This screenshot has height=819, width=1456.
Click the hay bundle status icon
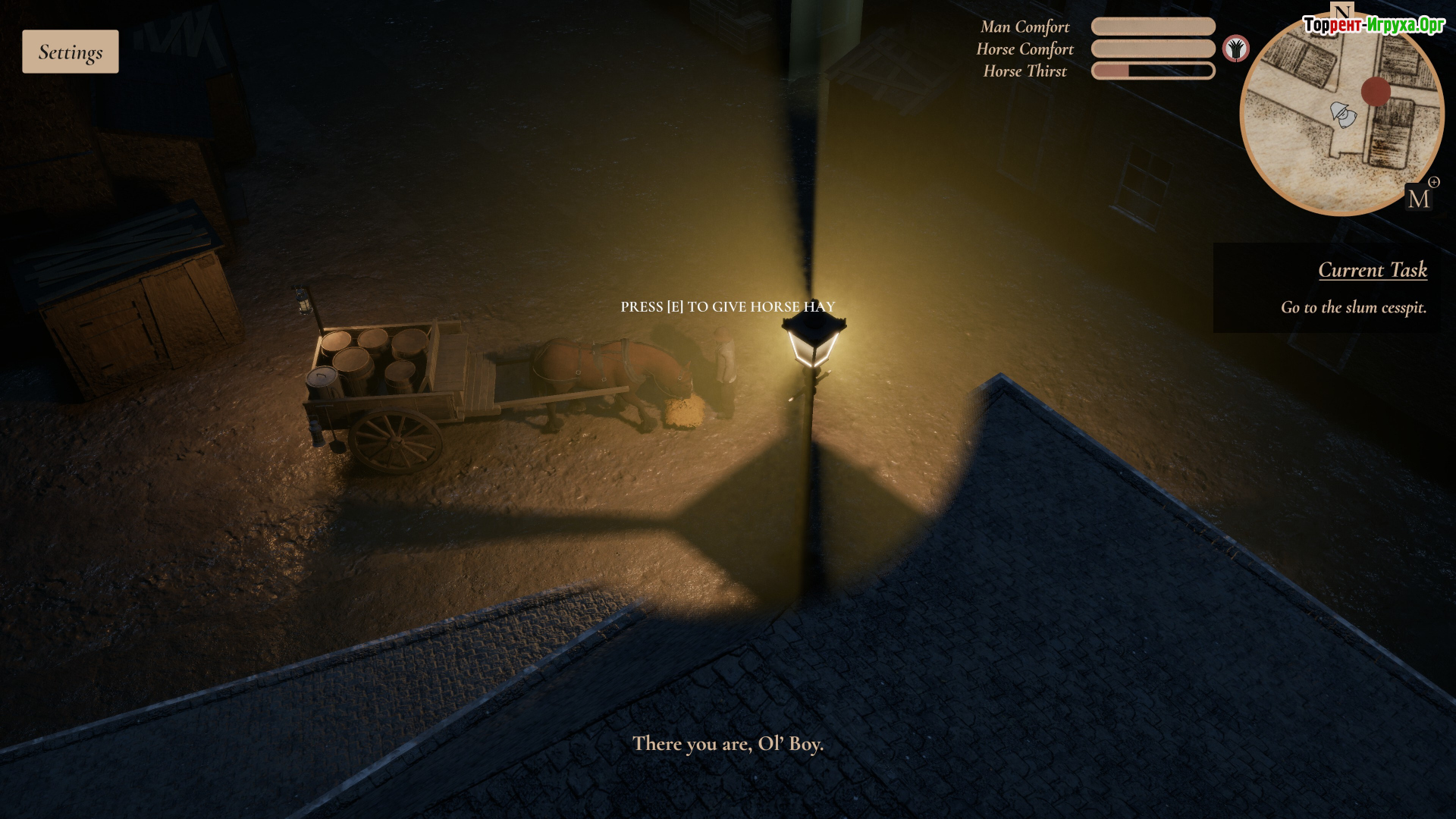tap(1236, 49)
